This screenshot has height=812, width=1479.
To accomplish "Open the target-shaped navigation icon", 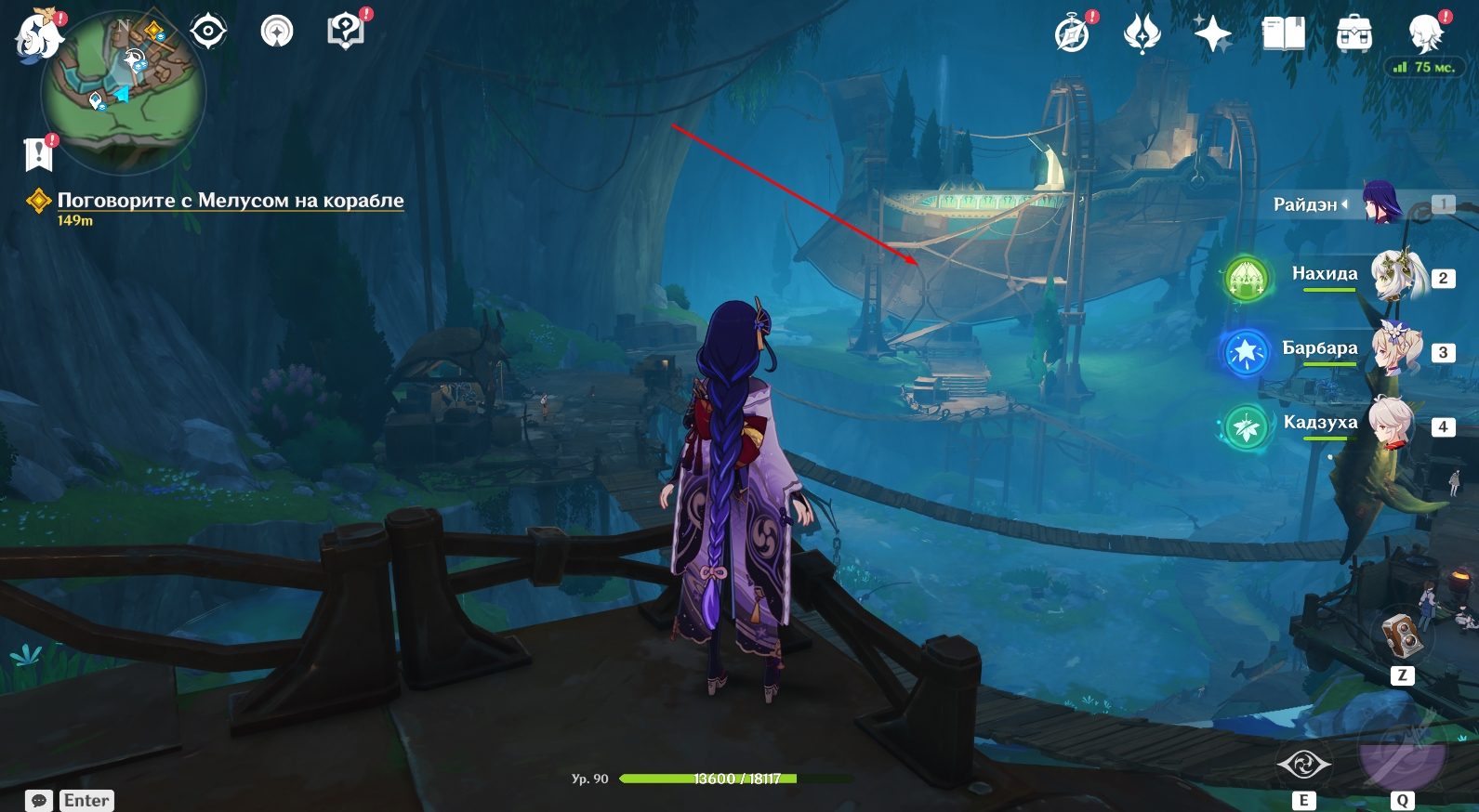I will [208, 33].
